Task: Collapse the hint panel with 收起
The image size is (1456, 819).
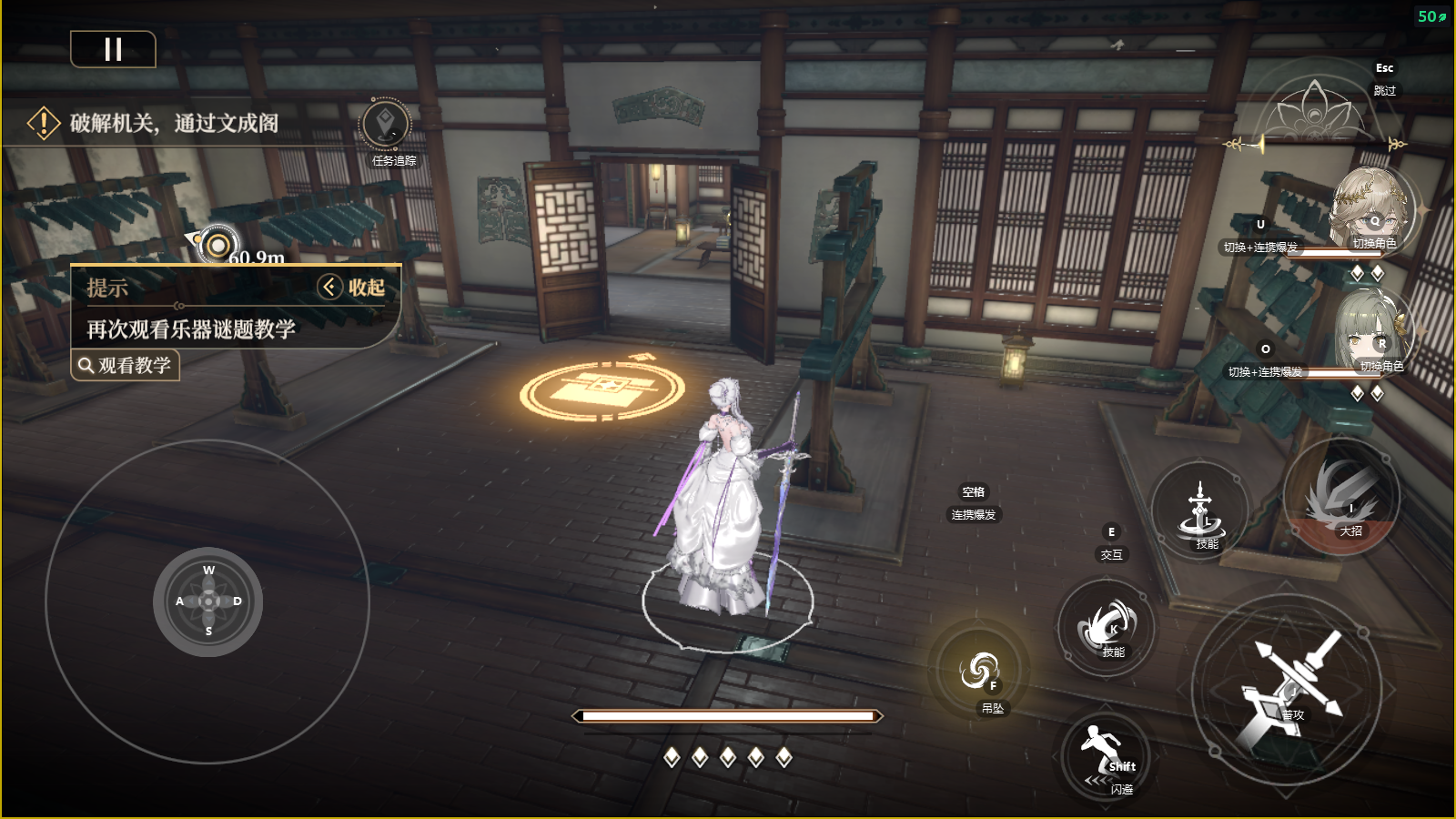Action: click(x=352, y=288)
